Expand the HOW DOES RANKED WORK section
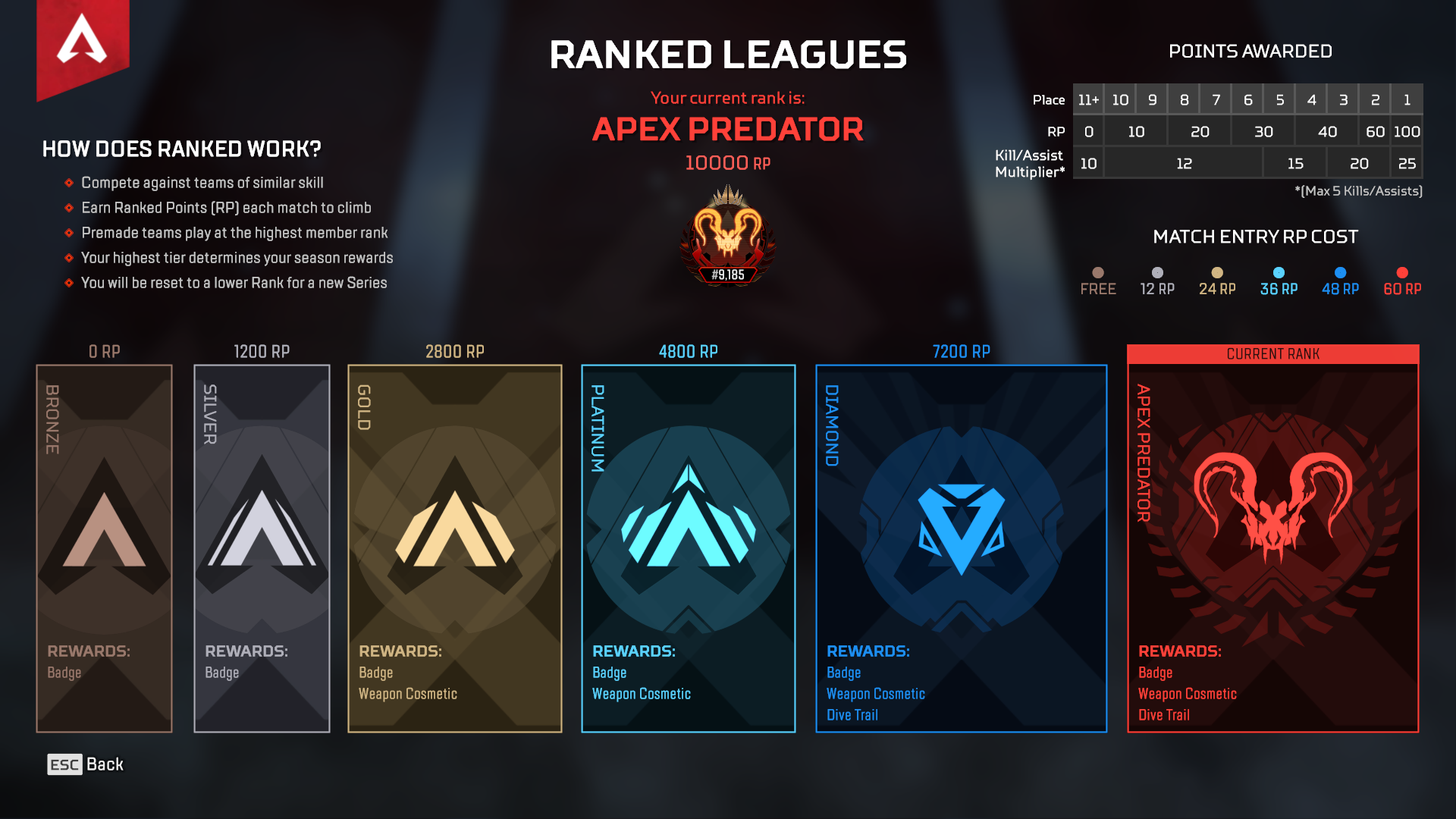1456x819 pixels. tap(182, 149)
